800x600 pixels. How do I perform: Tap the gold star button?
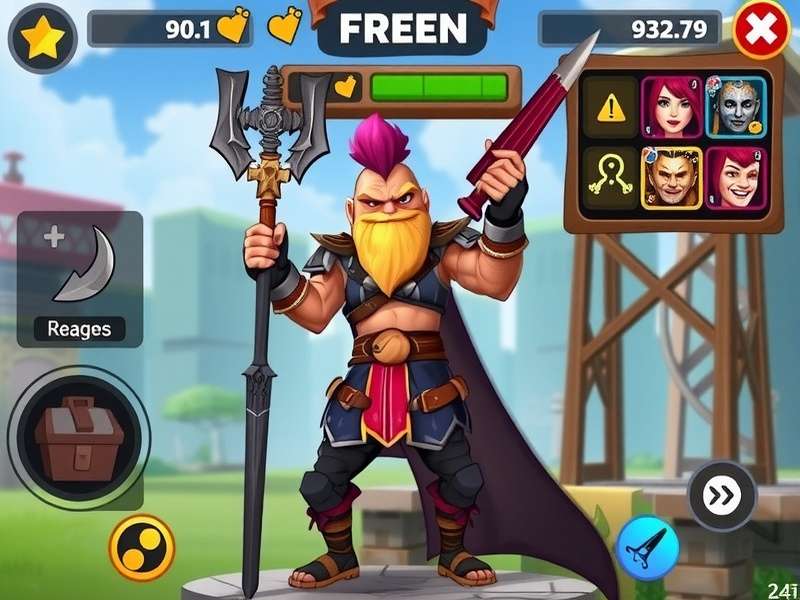point(42,38)
